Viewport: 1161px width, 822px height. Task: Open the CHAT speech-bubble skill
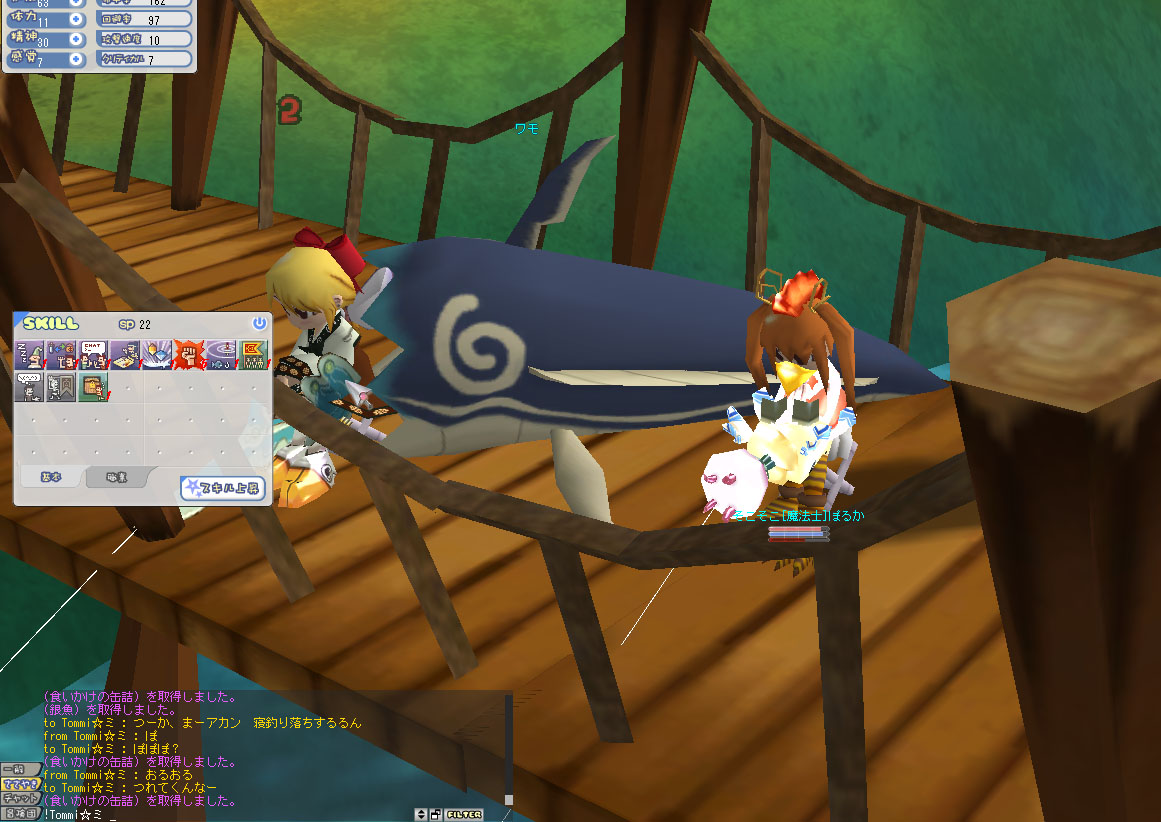click(93, 353)
